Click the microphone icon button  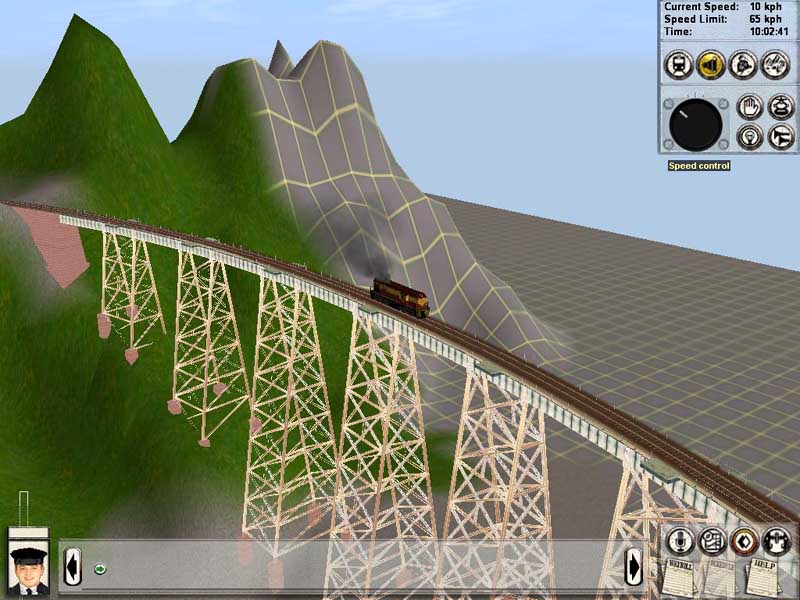pos(681,541)
